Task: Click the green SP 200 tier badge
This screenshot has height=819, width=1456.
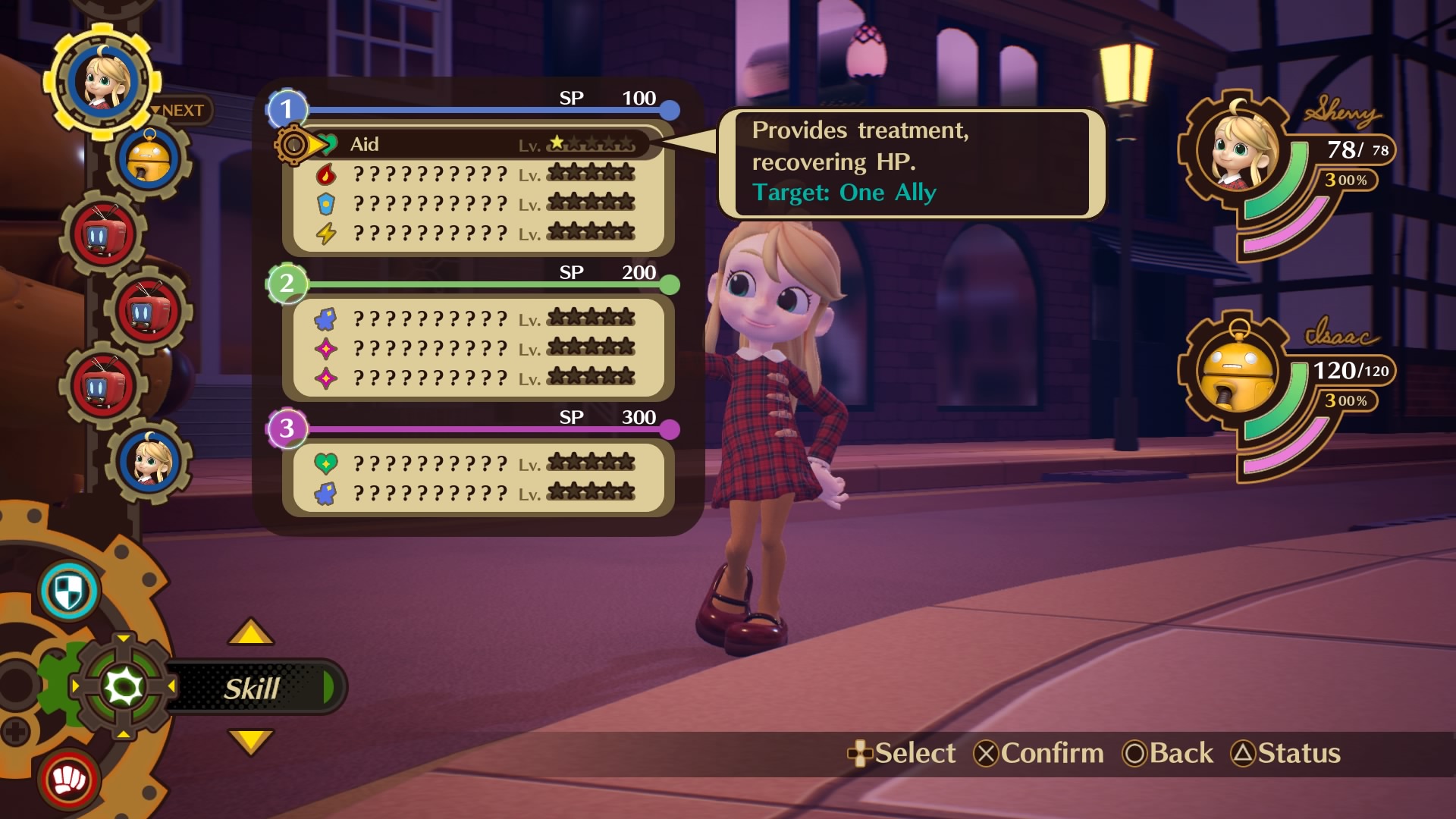Action: tap(287, 284)
